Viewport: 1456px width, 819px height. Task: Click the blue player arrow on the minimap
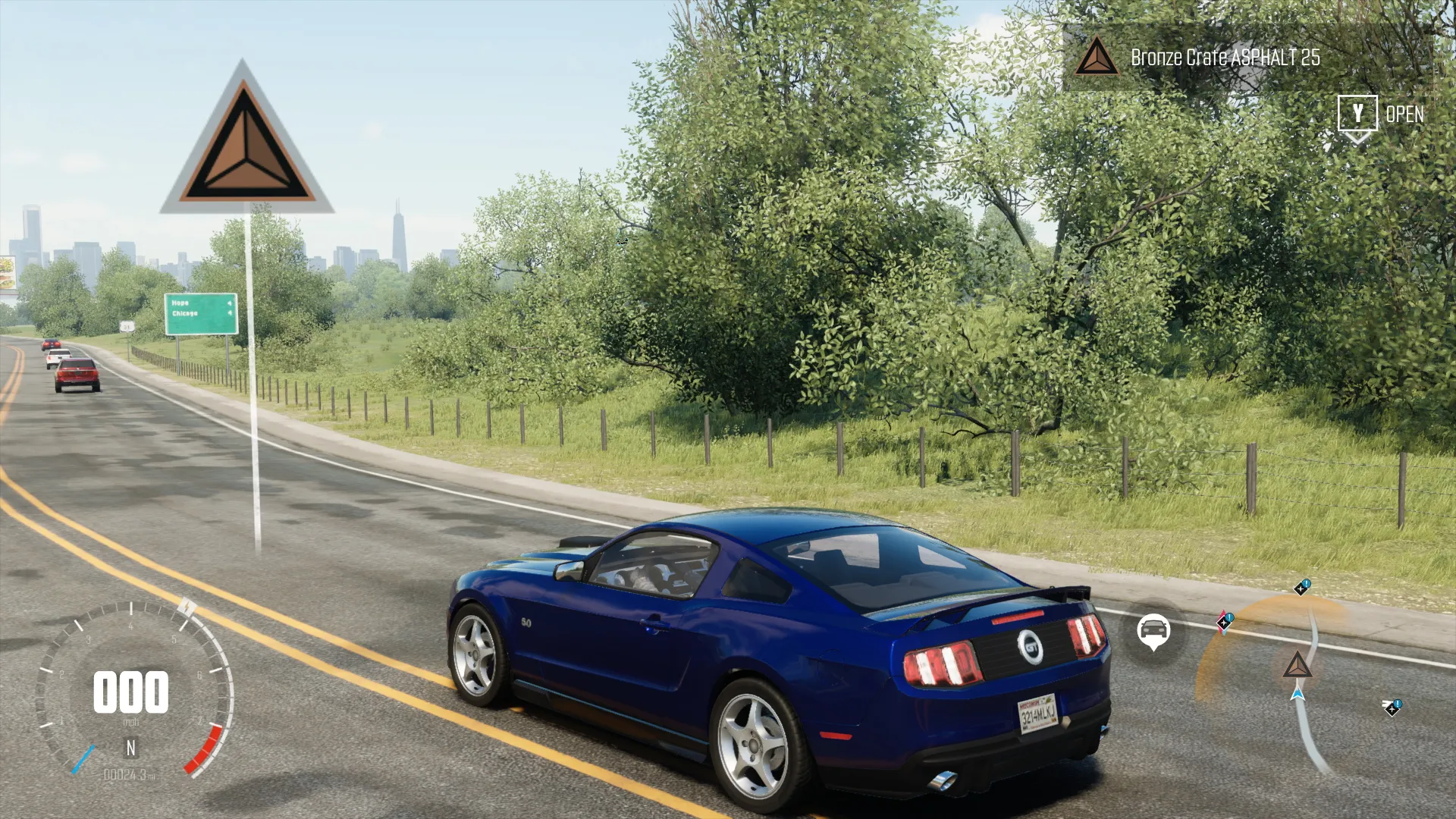[1298, 693]
